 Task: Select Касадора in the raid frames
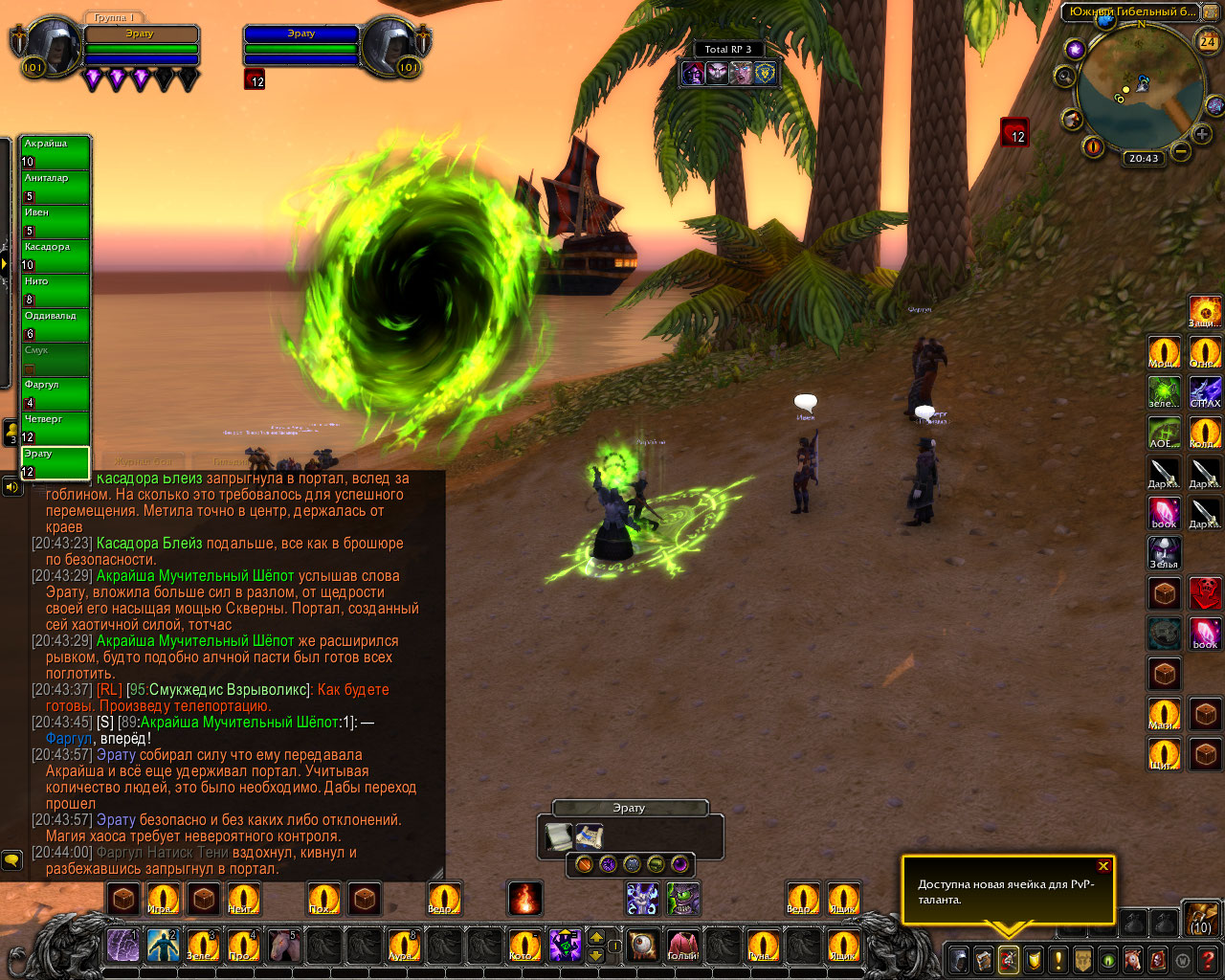[x=56, y=256]
